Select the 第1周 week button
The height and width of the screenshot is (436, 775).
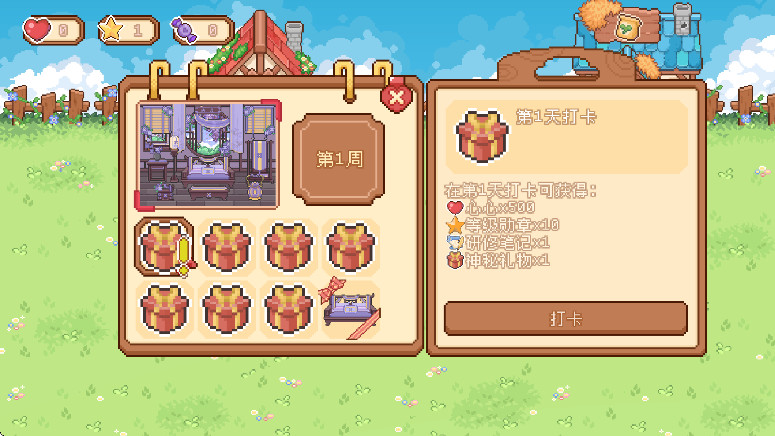[338, 159]
